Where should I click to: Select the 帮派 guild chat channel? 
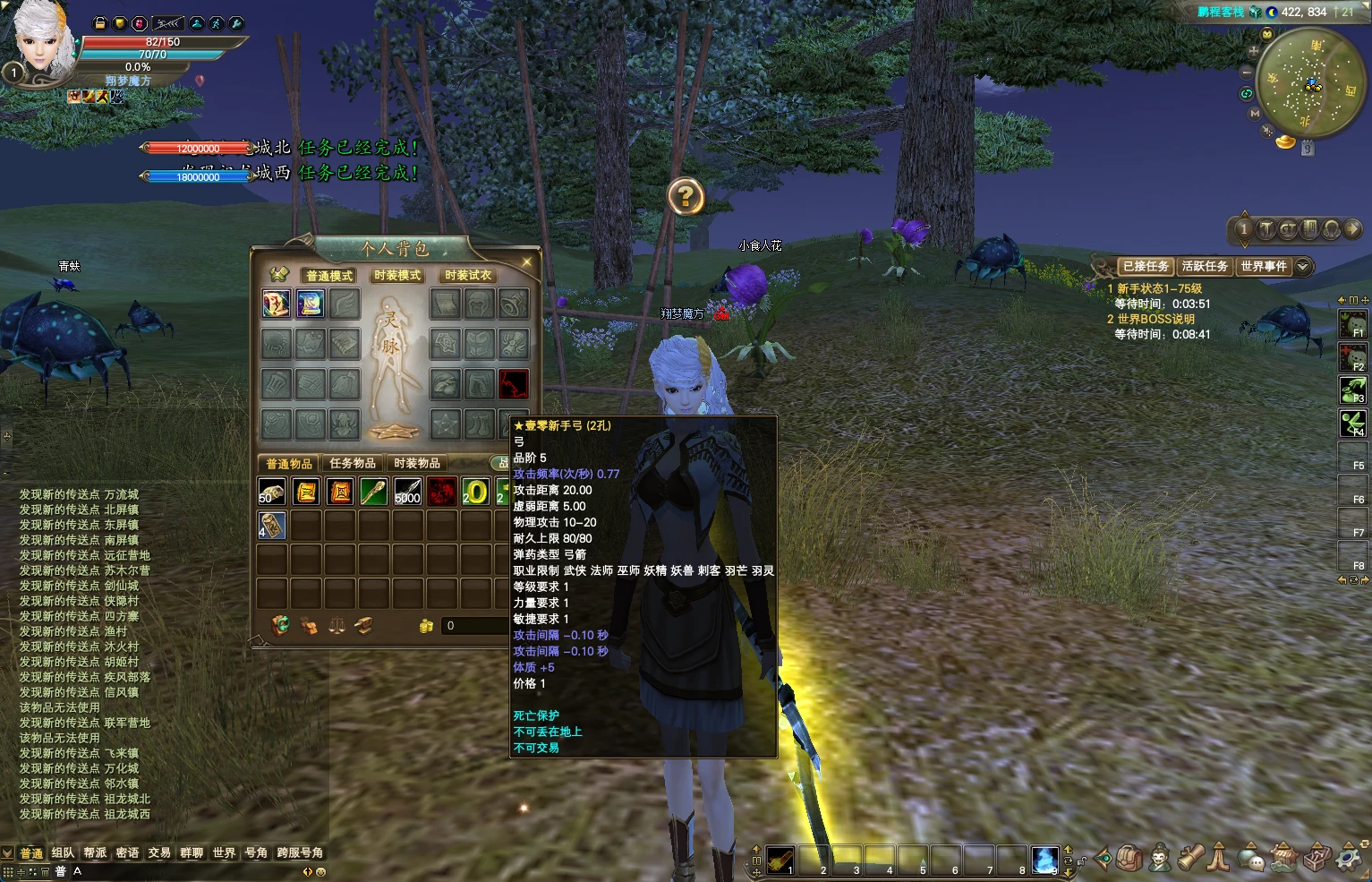point(95,852)
